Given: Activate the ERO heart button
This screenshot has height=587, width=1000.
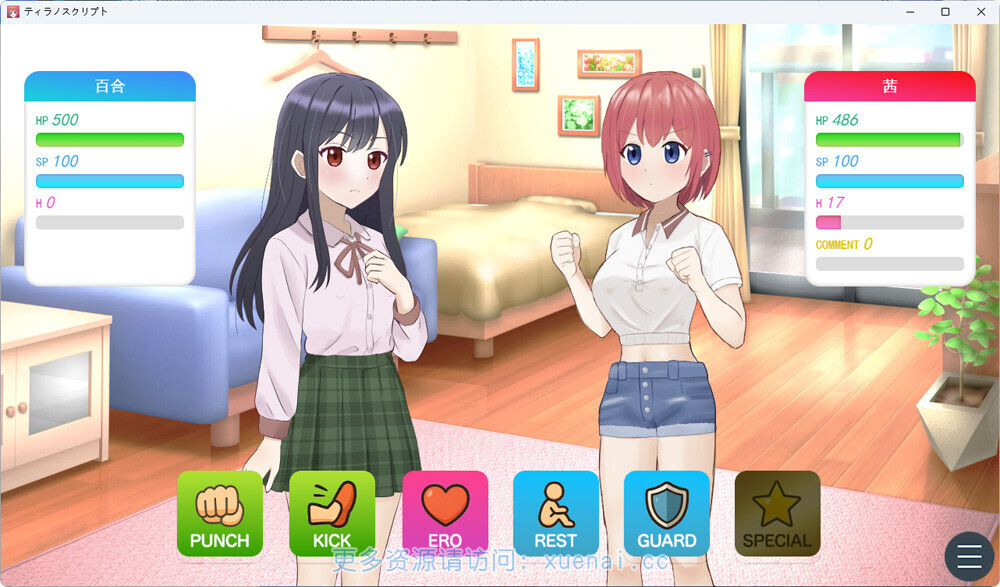Looking at the screenshot, I should tap(445, 513).
